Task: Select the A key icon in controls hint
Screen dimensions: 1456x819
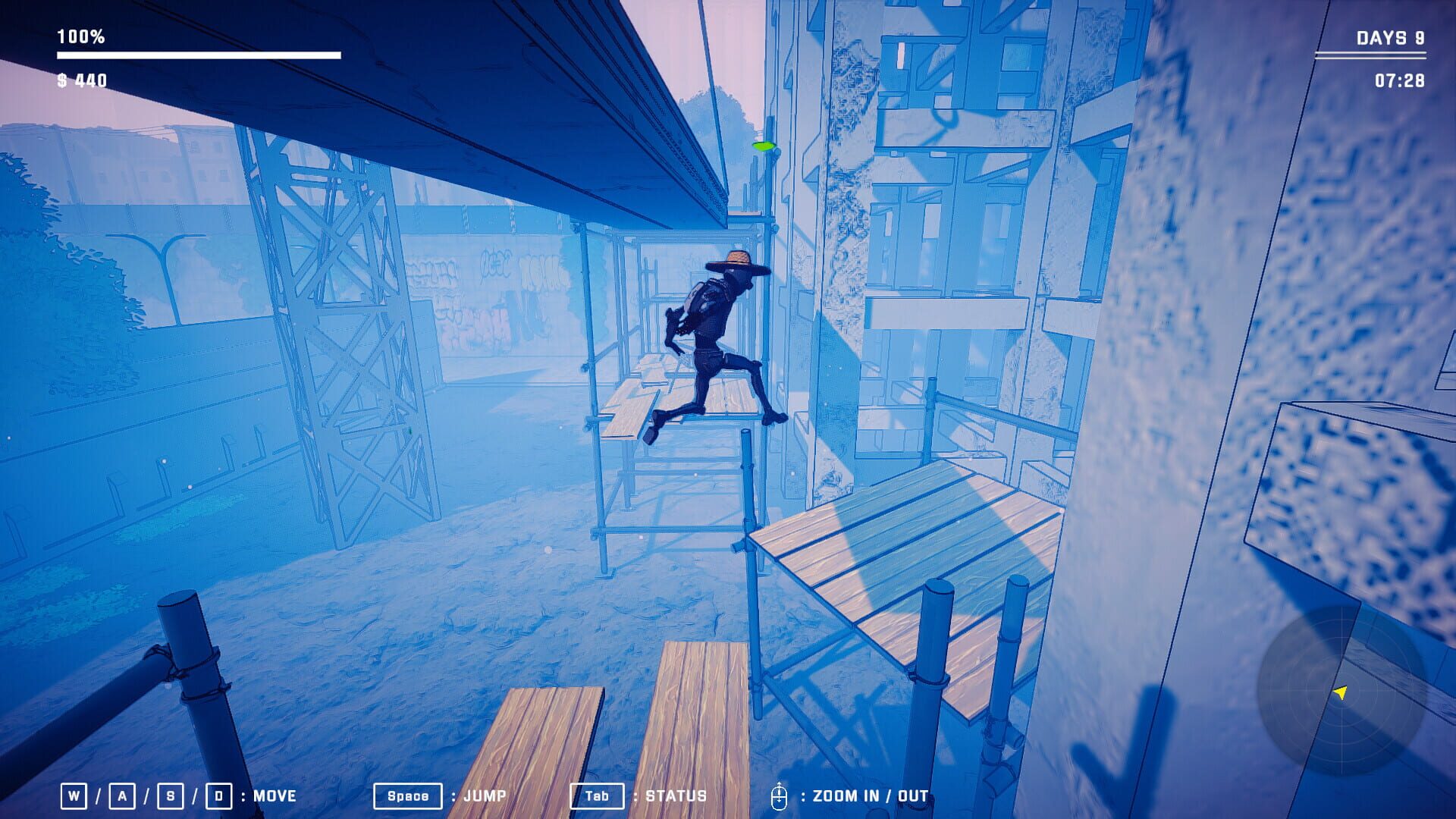Action: point(121,795)
